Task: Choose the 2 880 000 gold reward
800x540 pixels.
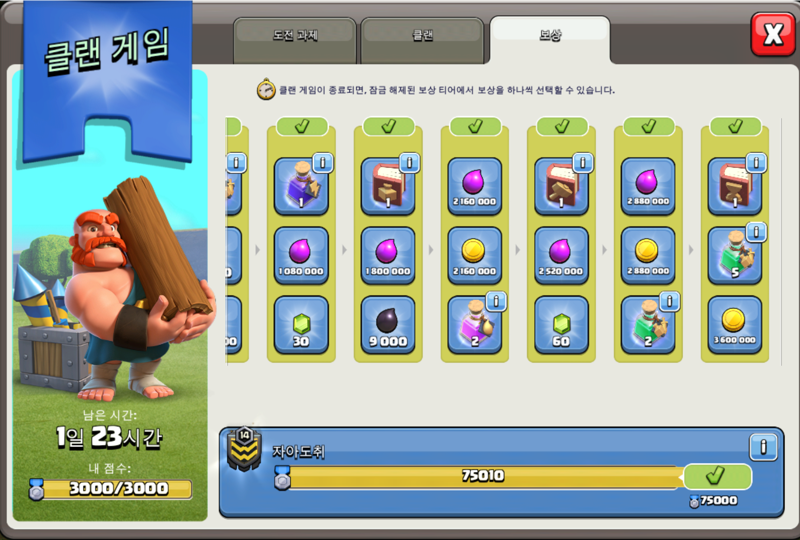Action: pos(648,255)
